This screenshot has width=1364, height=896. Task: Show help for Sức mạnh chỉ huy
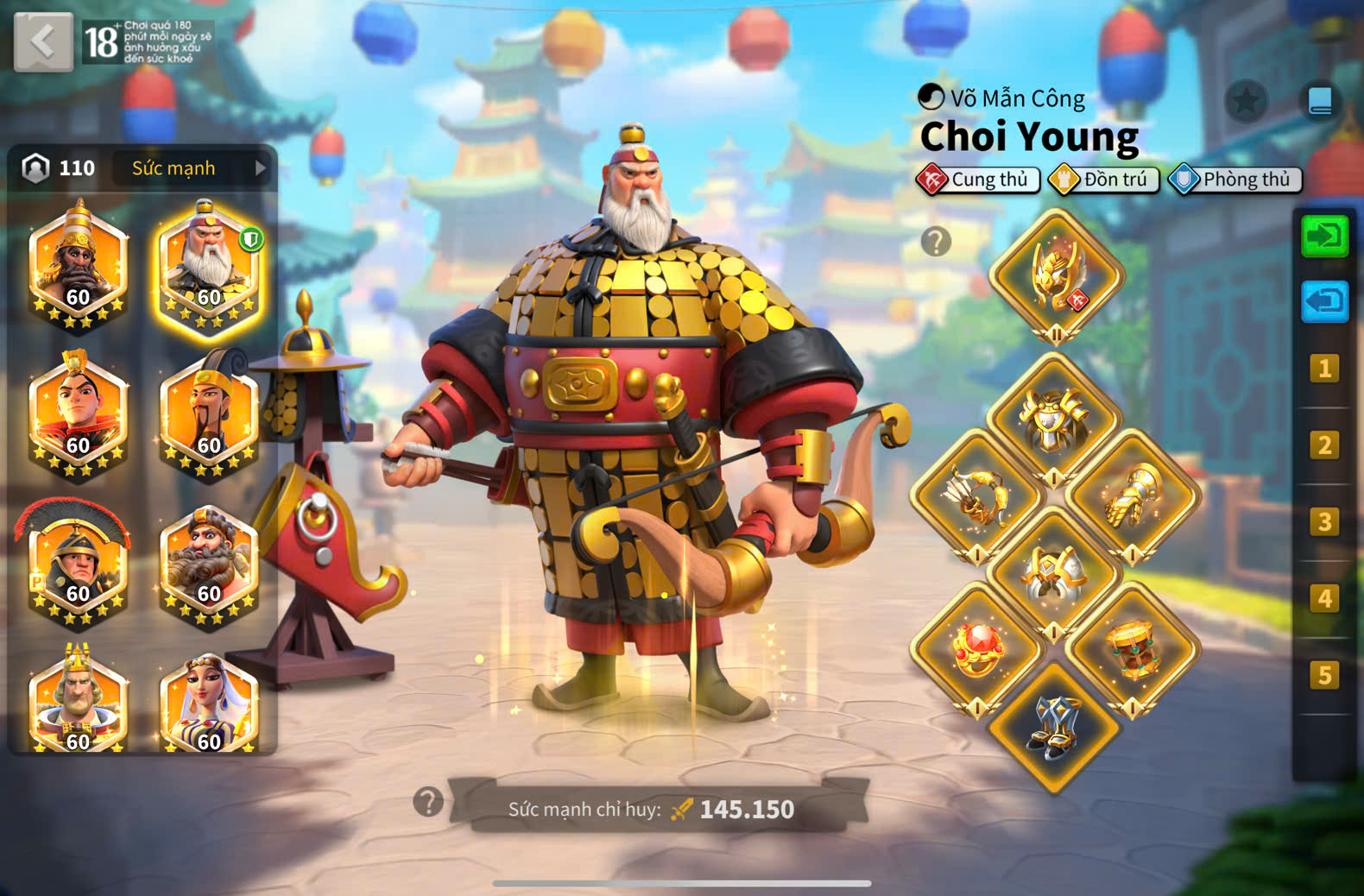[x=428, y=802]
